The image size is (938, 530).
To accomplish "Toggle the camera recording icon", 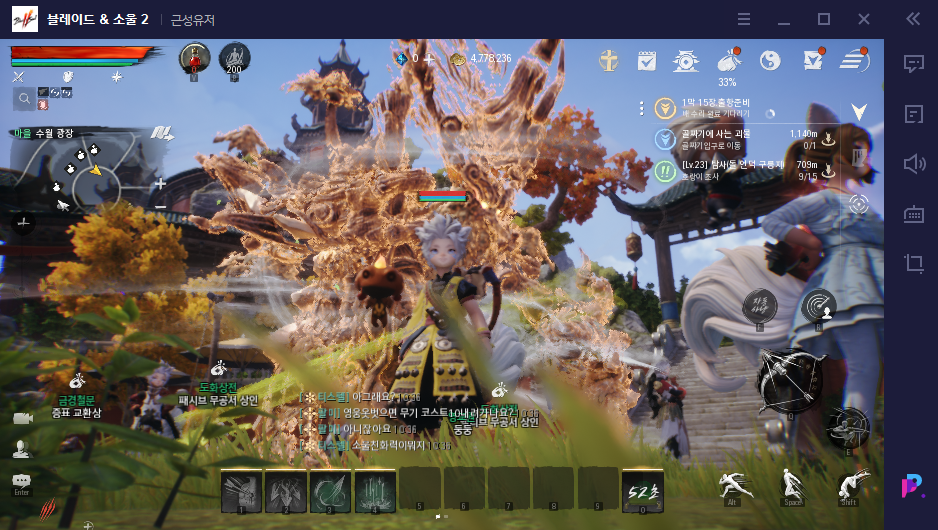I will point(22,418).
